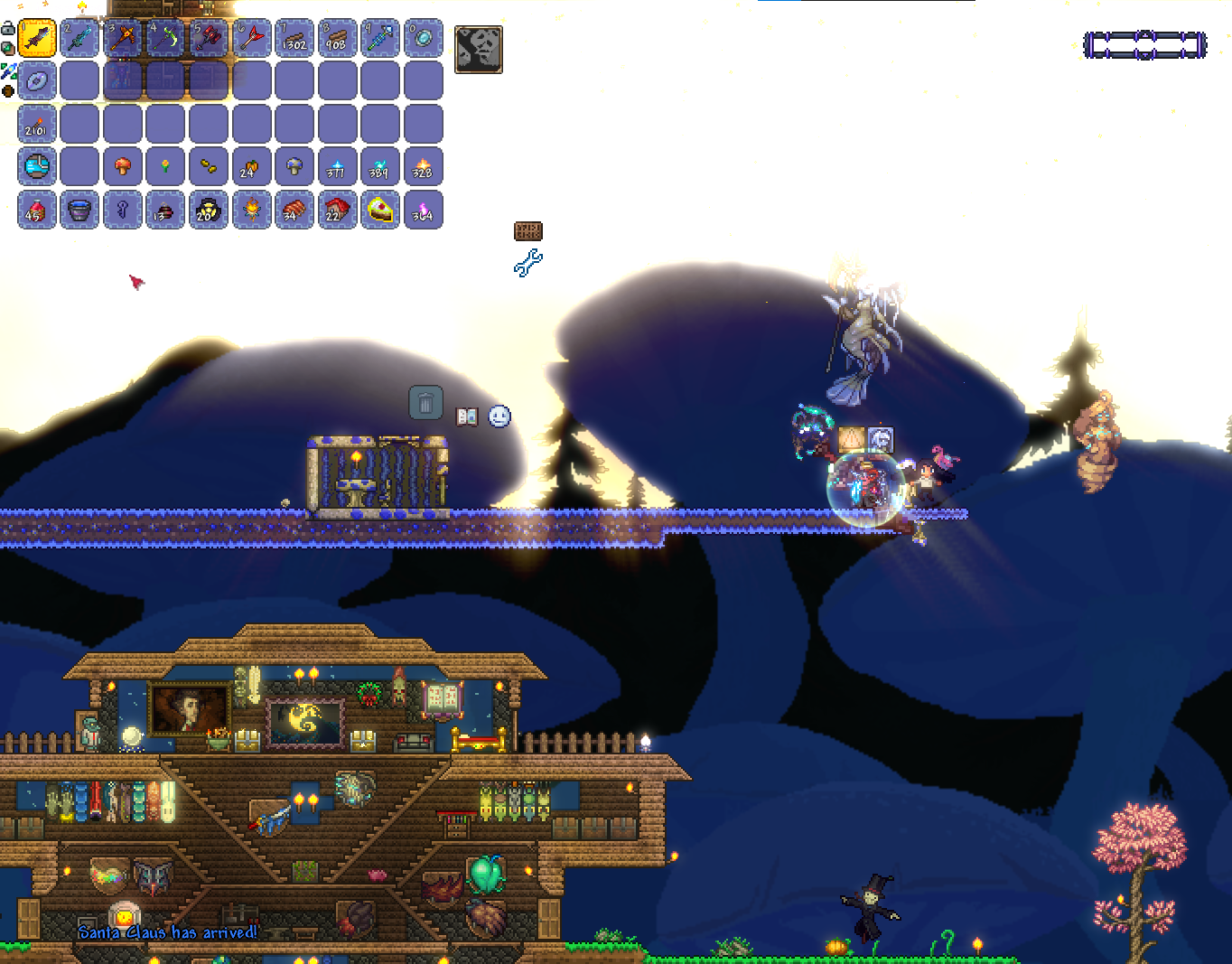The height and width of the screenshot is (964, 1232).
Task: Select the sword in hotbar slot 1
Action: coord(37,39)
